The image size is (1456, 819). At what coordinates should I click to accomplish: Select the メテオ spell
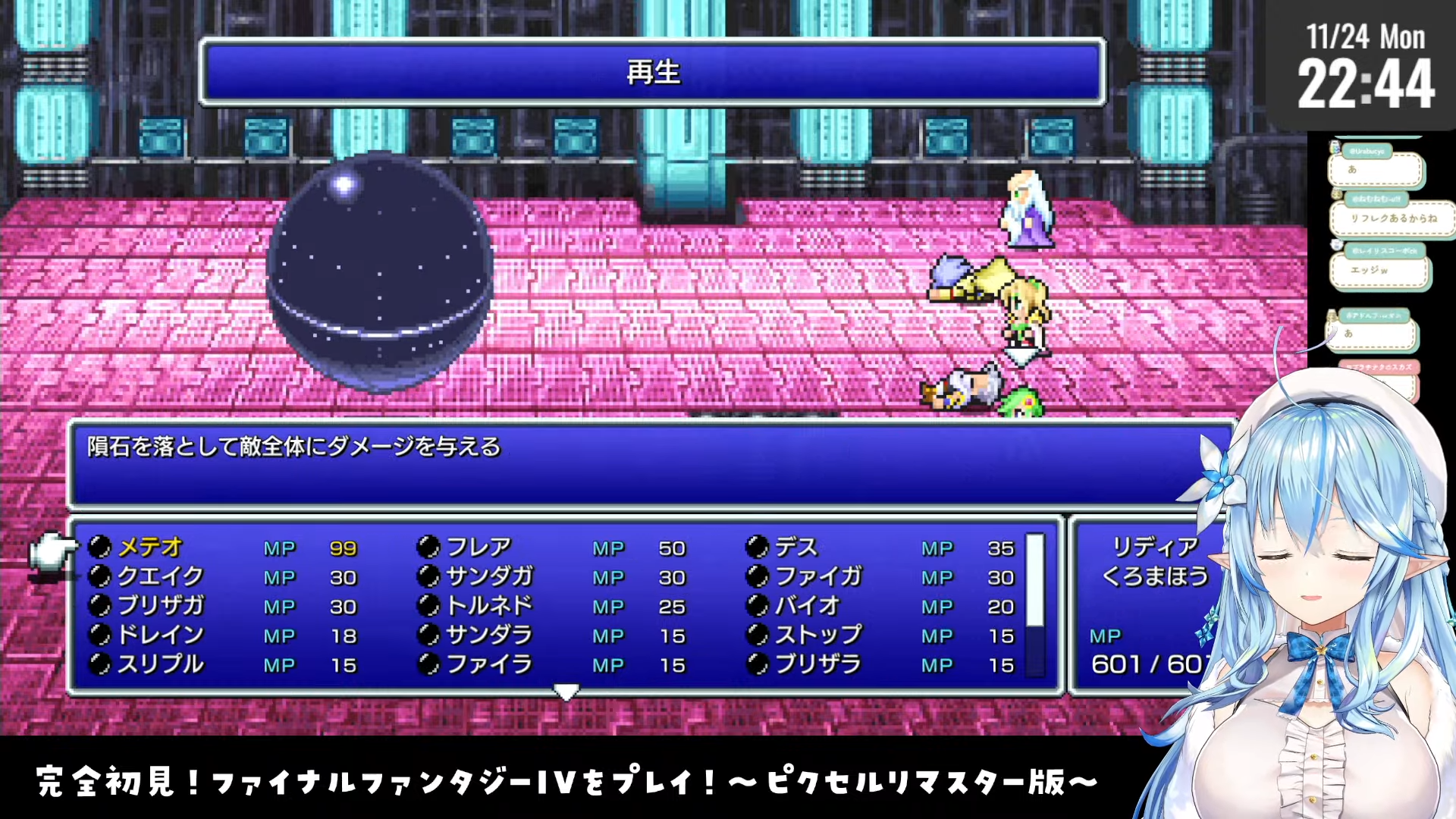150,547
